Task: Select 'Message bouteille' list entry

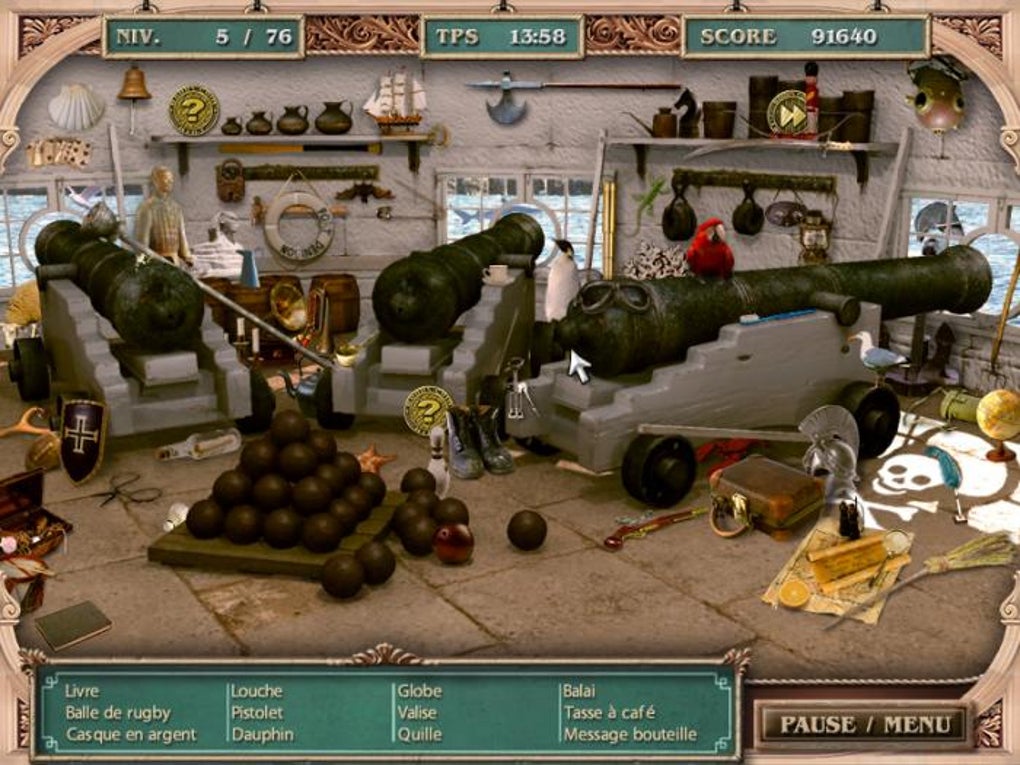Action: (630, 734)
